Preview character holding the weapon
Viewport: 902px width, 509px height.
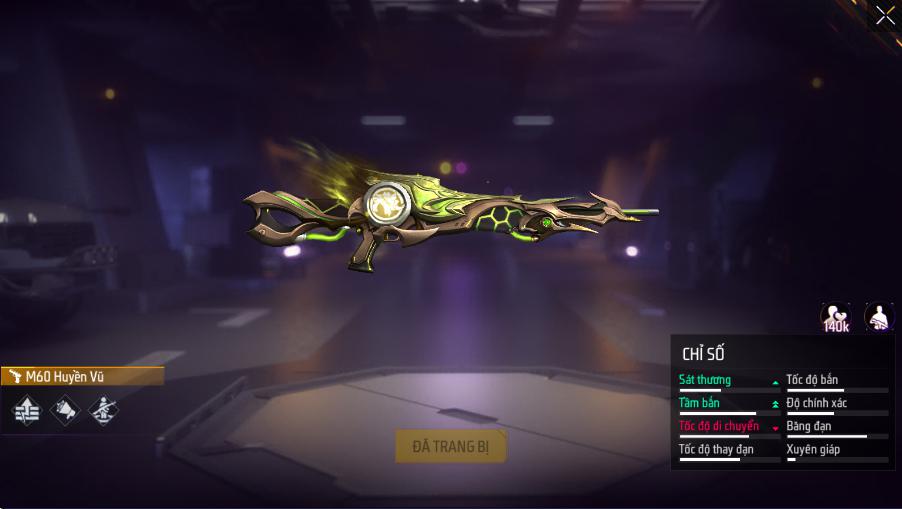879,318
